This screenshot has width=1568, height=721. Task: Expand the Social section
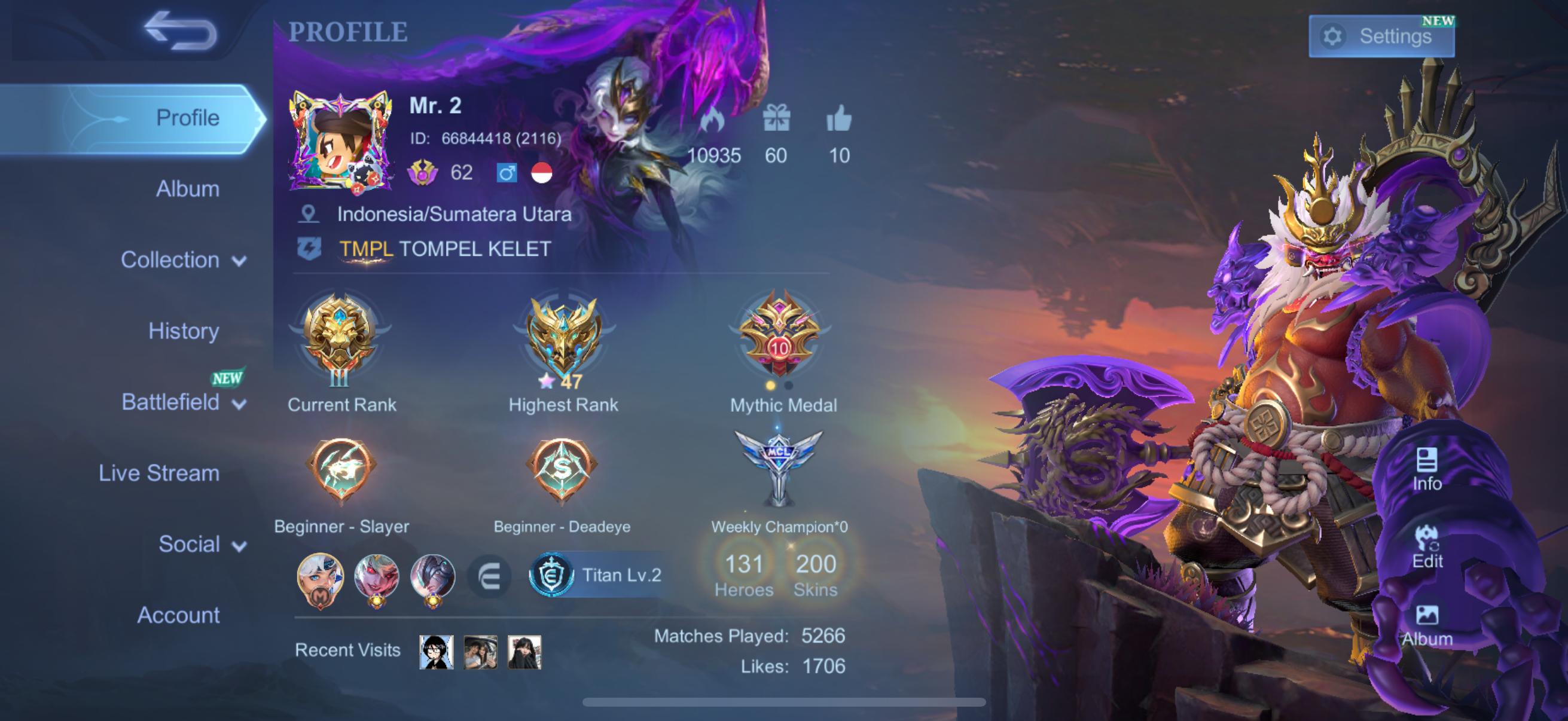[x=202, y=544]
